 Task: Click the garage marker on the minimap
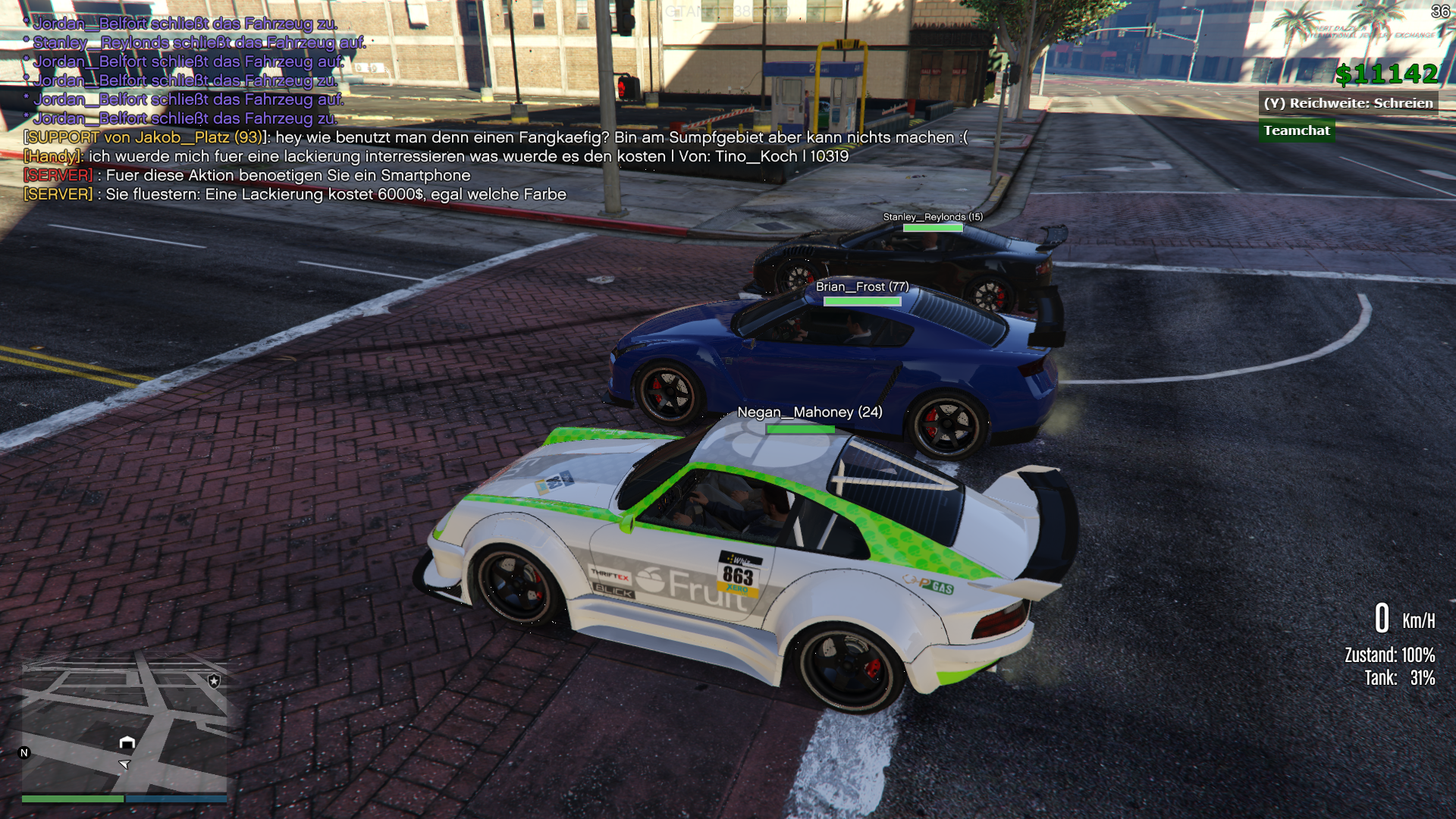127,742
